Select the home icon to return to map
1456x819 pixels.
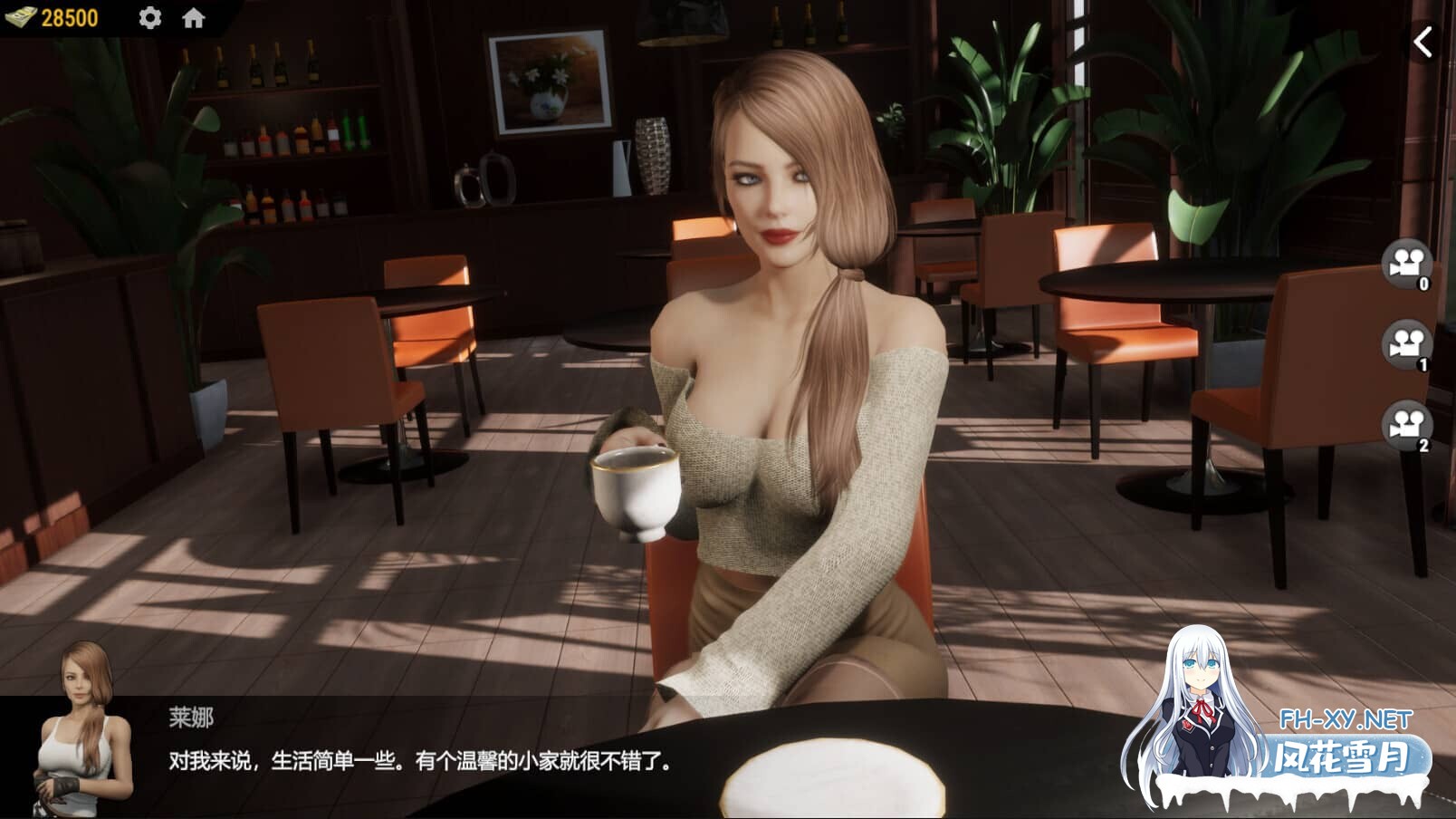coord(192,17)
